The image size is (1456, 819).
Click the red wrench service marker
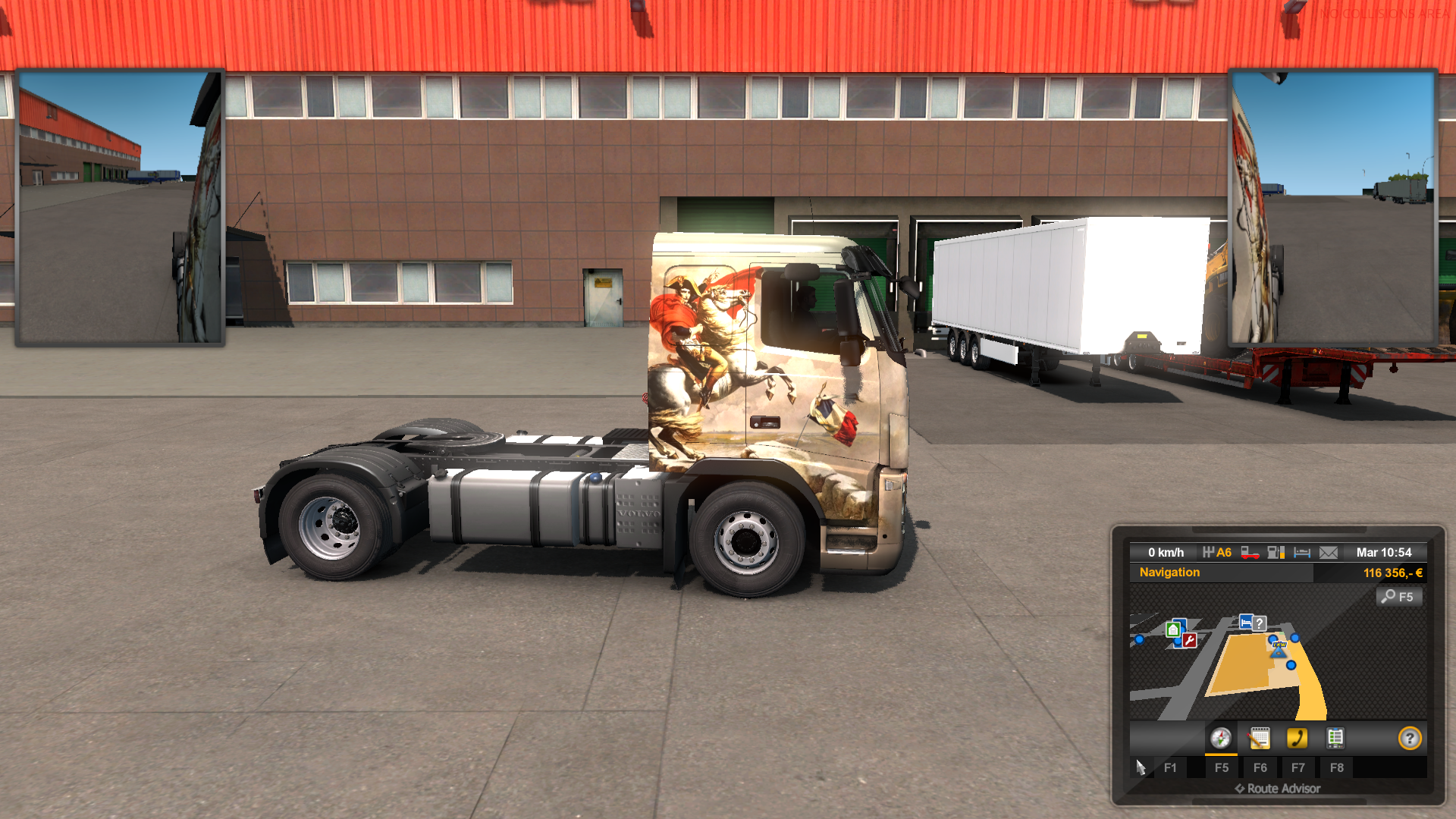tap(1189, 642)
